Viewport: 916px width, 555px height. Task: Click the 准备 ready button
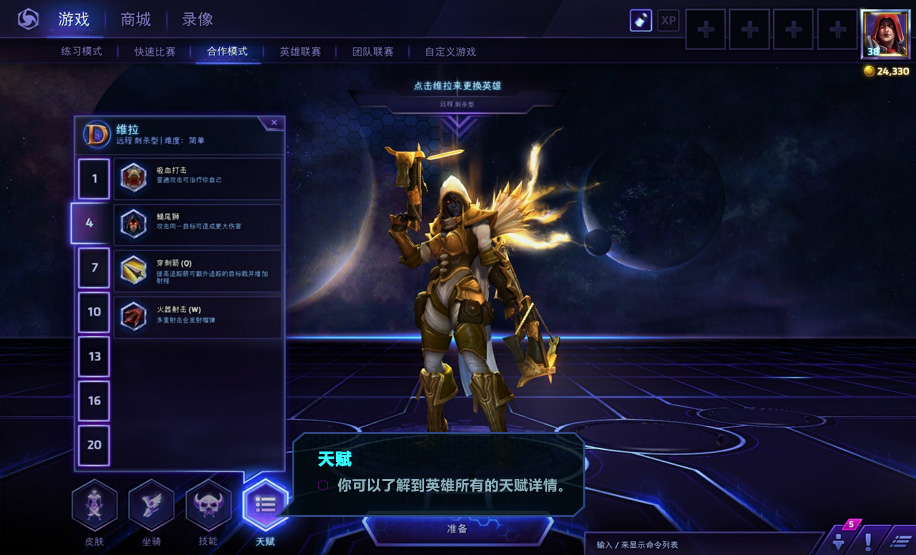[x=457, y=528]
